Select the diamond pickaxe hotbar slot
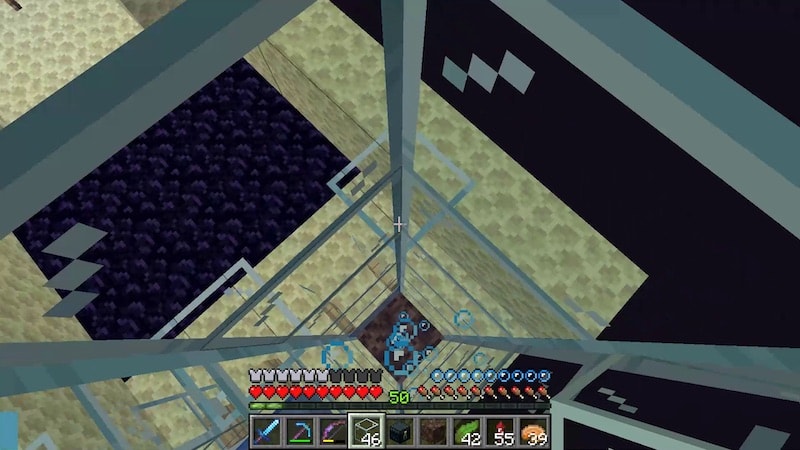 click(299, 432)
